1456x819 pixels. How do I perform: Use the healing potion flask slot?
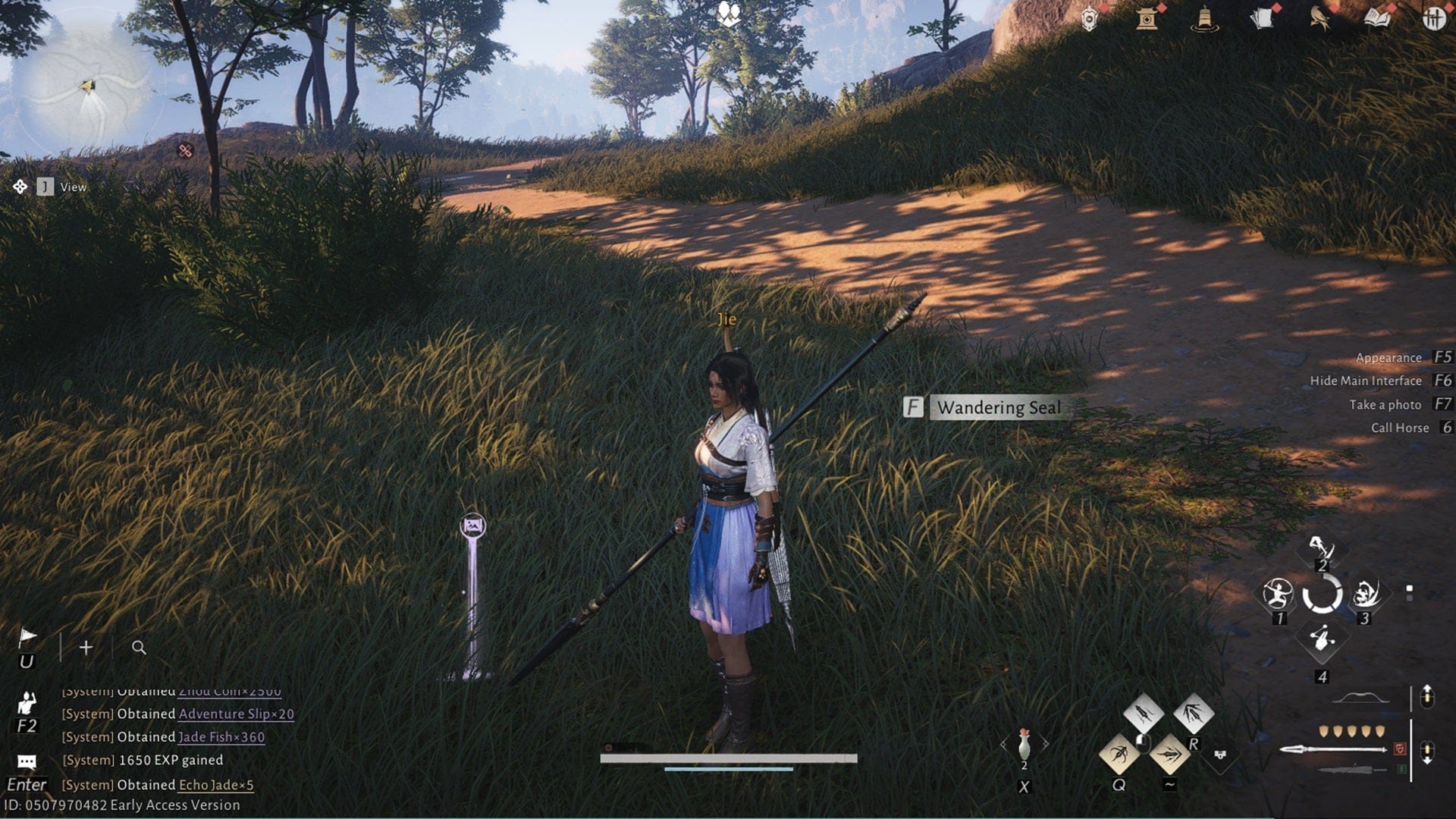[1024, 745]
